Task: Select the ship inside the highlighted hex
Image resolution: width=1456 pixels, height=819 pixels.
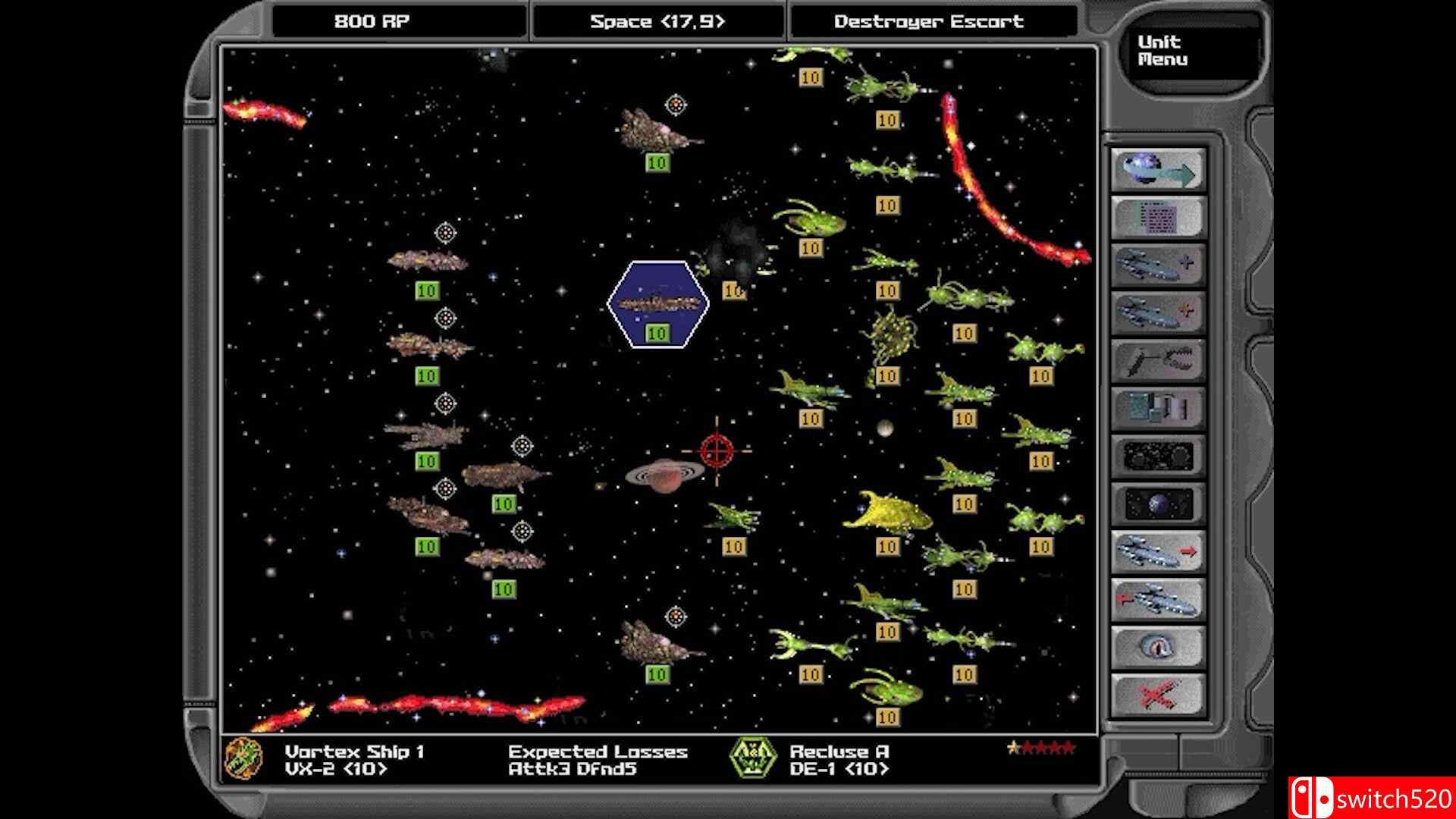Action: tap(657, 302)
